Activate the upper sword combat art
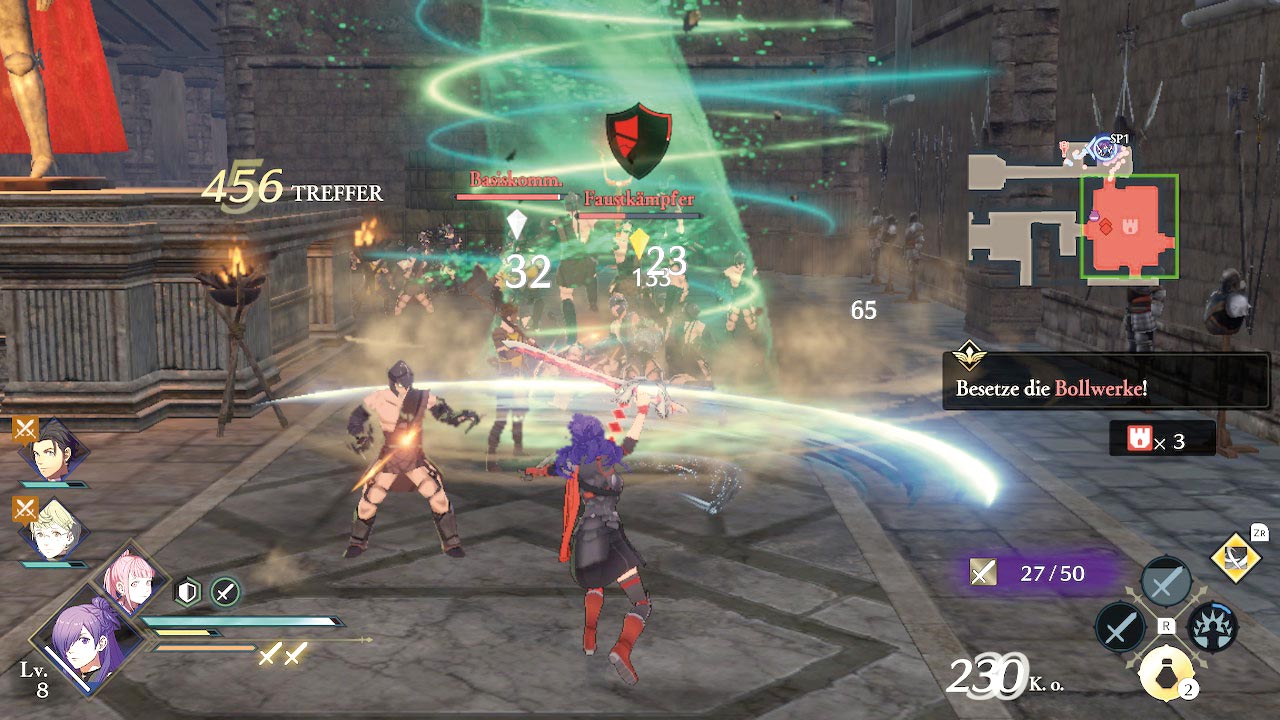 (1165, 582)
